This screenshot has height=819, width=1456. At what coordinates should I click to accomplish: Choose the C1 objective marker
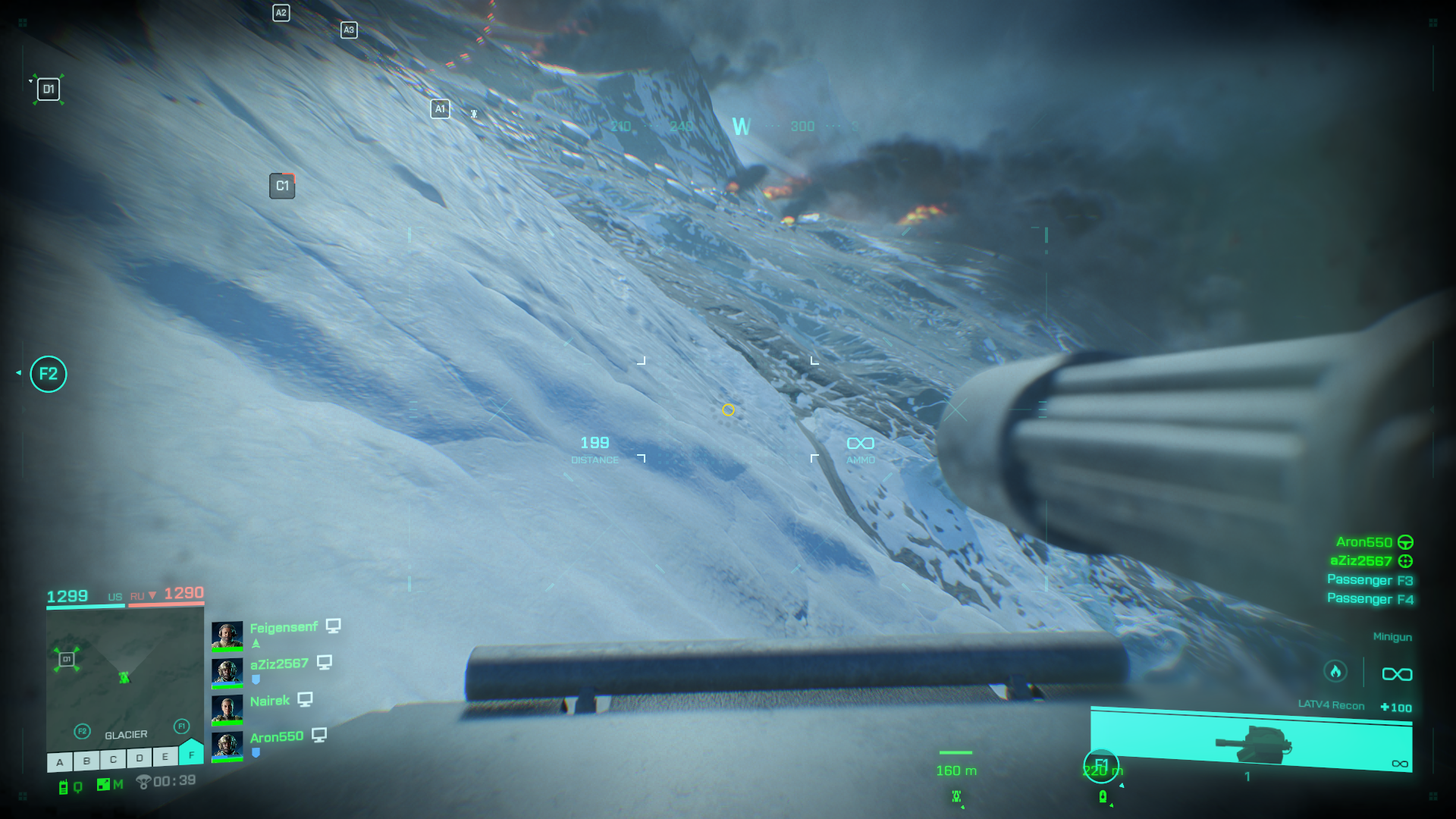(x=282, y=186)
